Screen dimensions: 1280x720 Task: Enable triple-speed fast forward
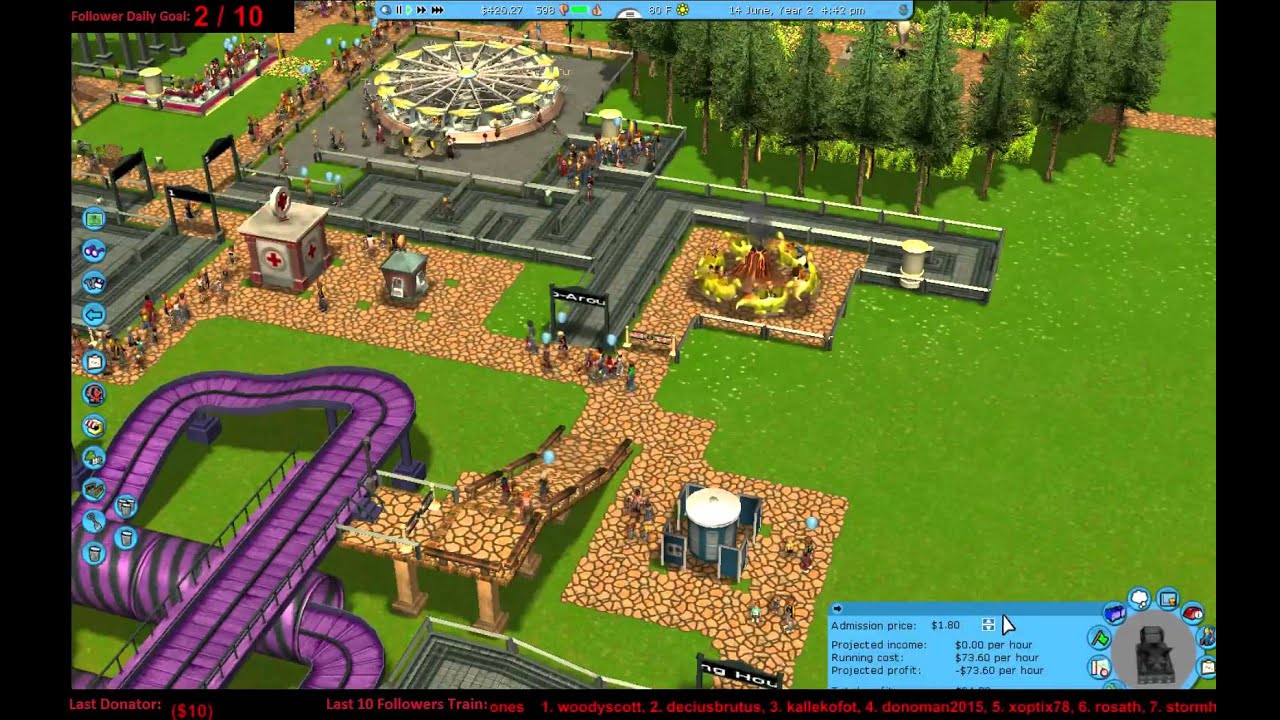coord(438,10)
